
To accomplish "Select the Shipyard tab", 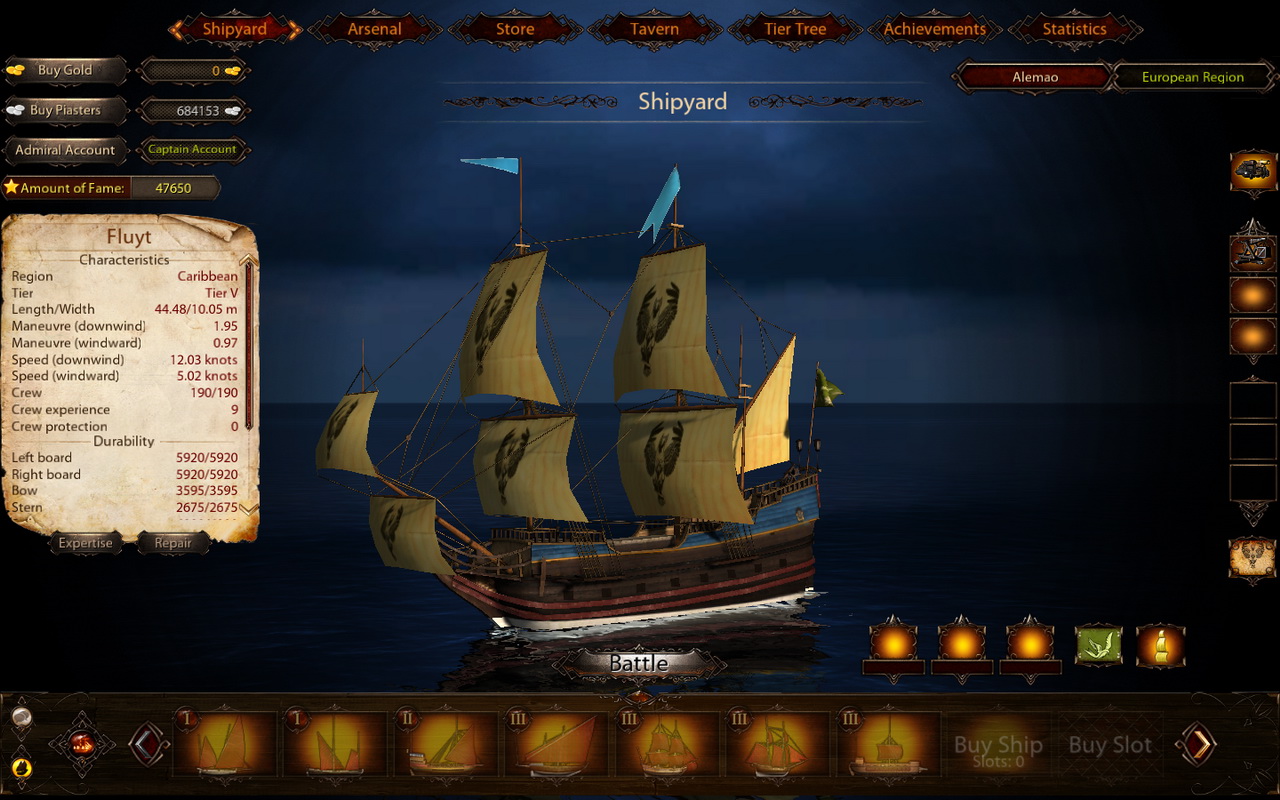I will (235, 29).
